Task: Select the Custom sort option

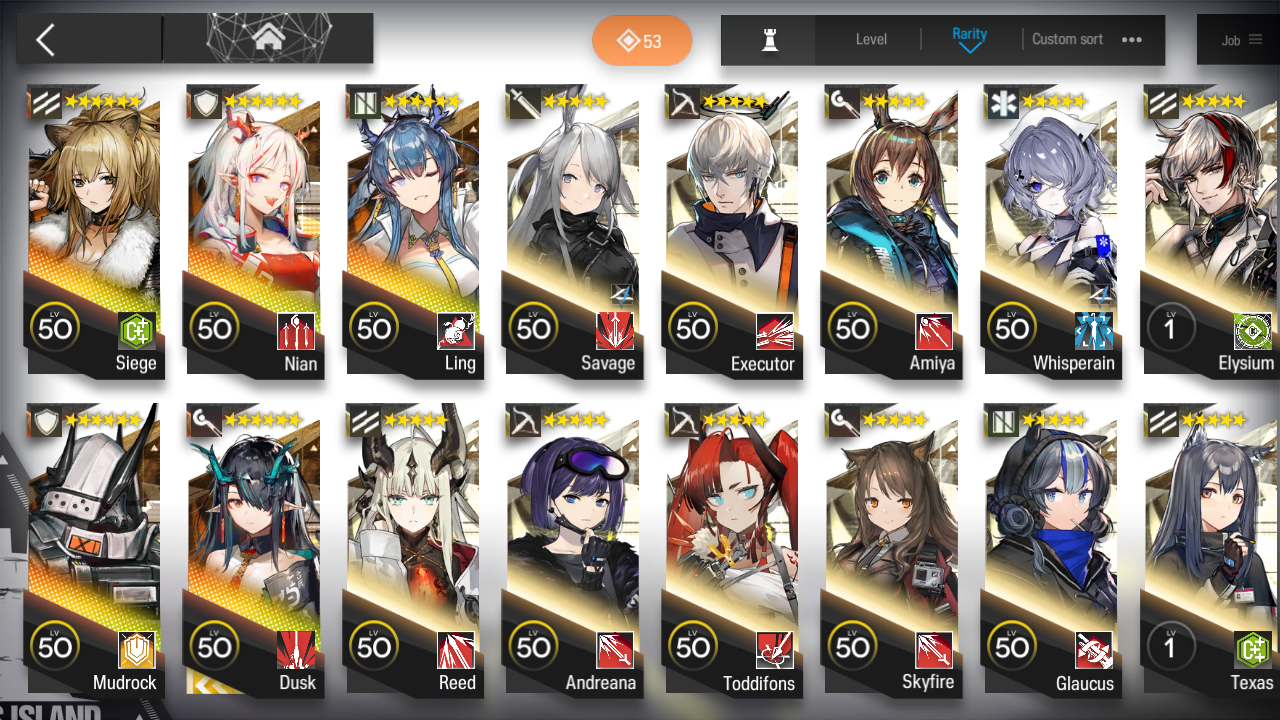Action: (x=1067, y=40)
